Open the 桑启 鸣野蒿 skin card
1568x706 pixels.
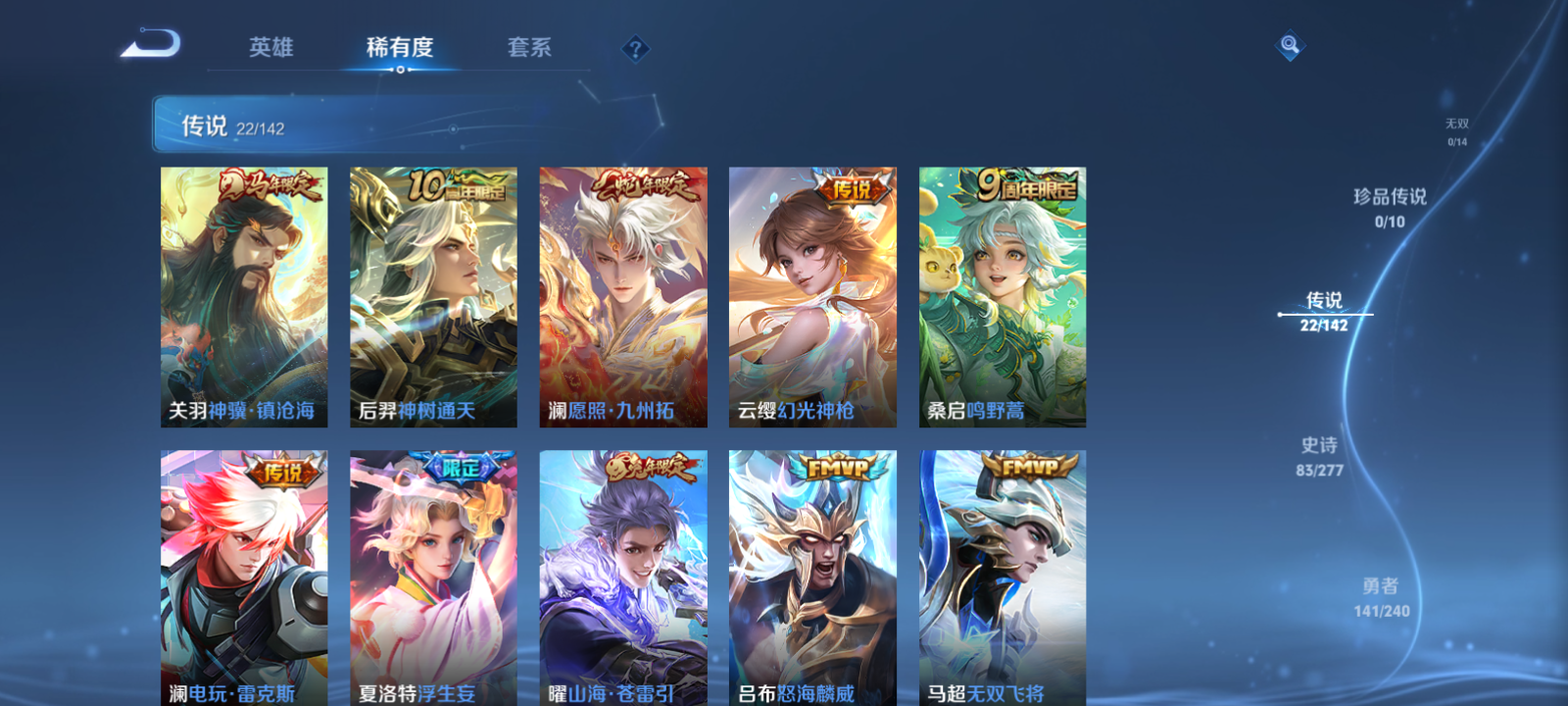[x=1002, y=297]
